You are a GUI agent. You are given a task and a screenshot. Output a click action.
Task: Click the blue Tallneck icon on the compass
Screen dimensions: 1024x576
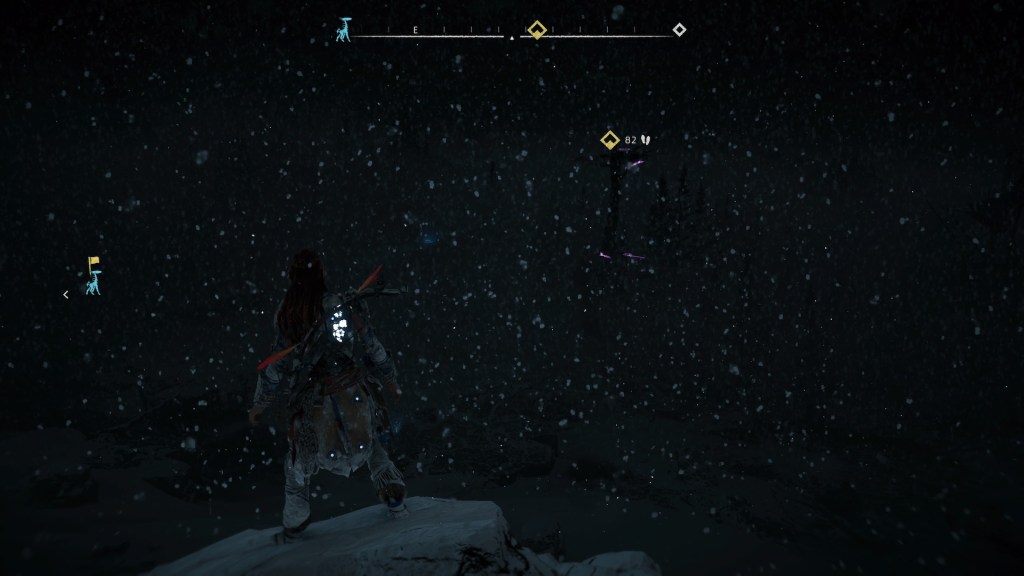pos(344,30)
